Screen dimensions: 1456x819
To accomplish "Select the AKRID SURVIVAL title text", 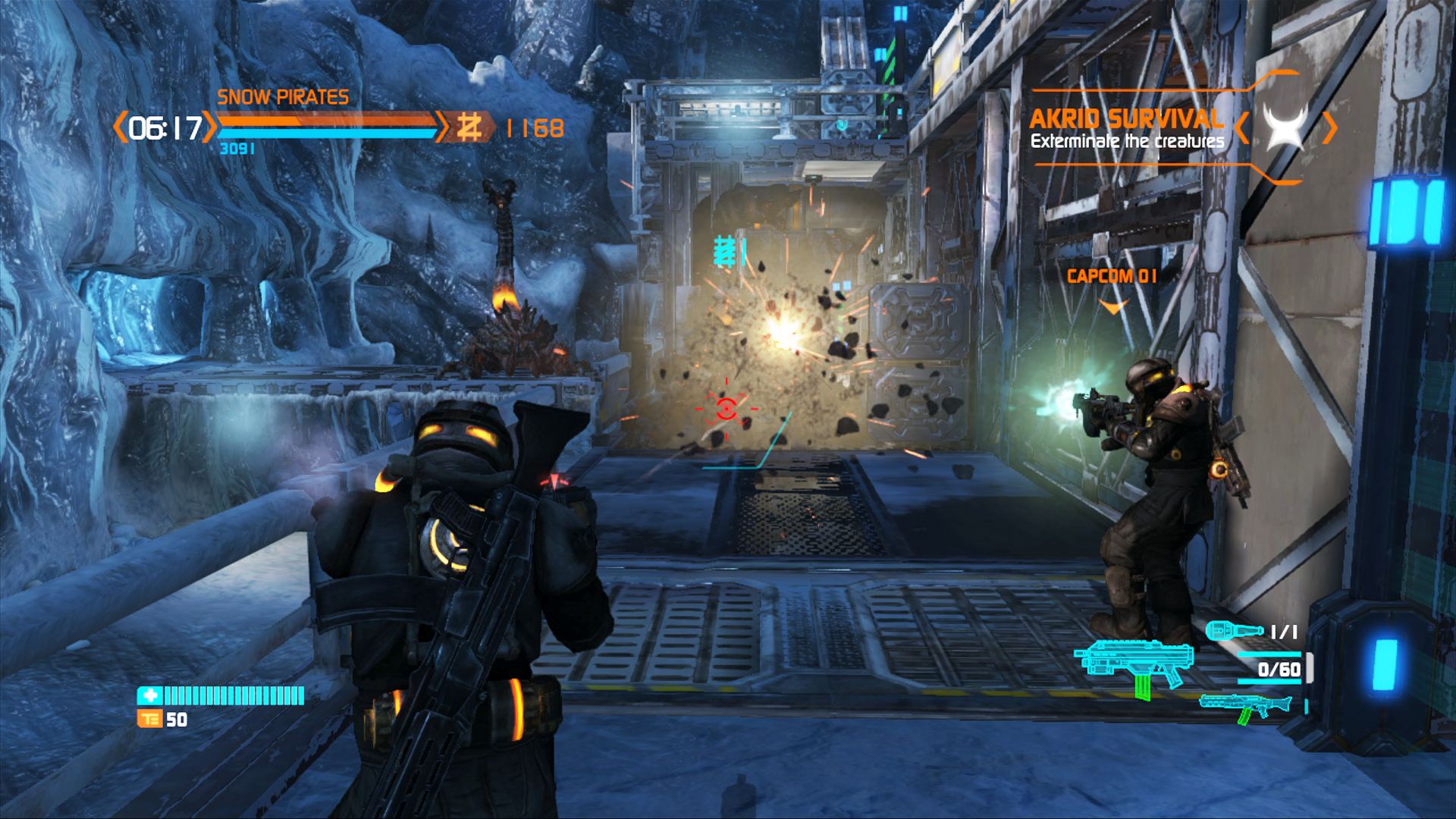I will (x=1128, y=119).
